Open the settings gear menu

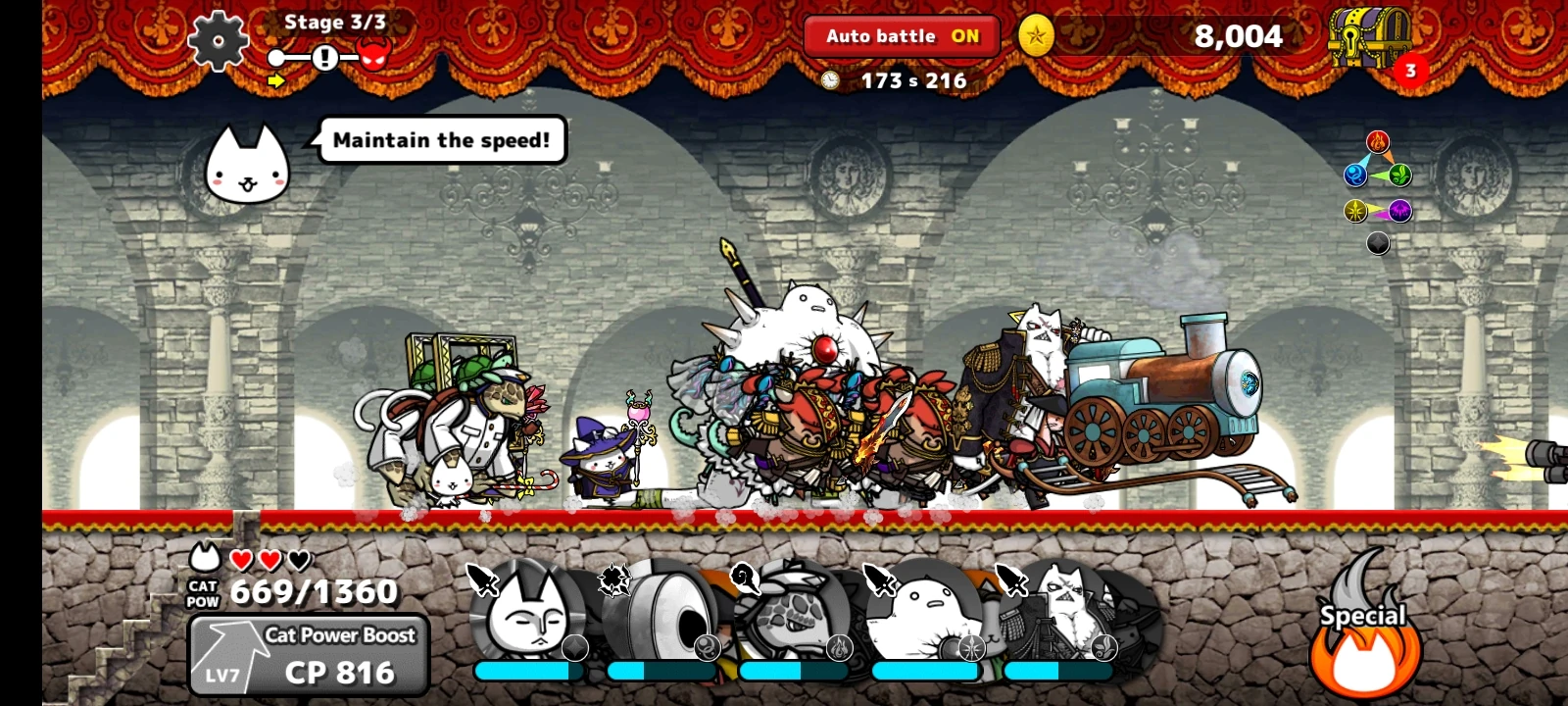pyautogui.click(x=218, y=41)
